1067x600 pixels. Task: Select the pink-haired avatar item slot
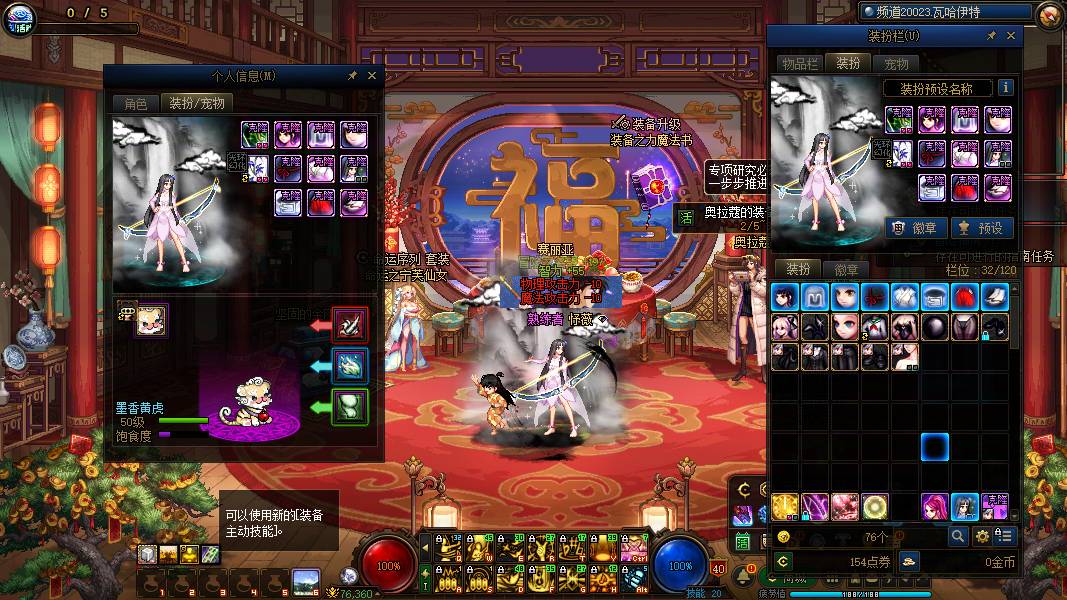point(936,507)
